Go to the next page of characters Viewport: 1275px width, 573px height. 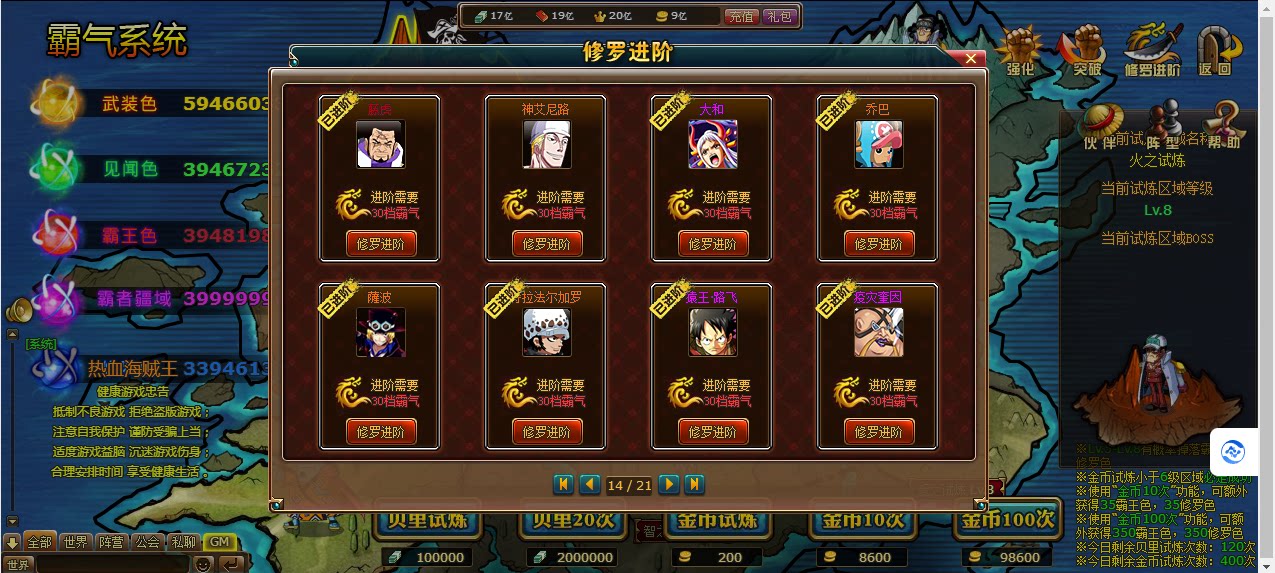pyautogui.click(x=669, y=485)
